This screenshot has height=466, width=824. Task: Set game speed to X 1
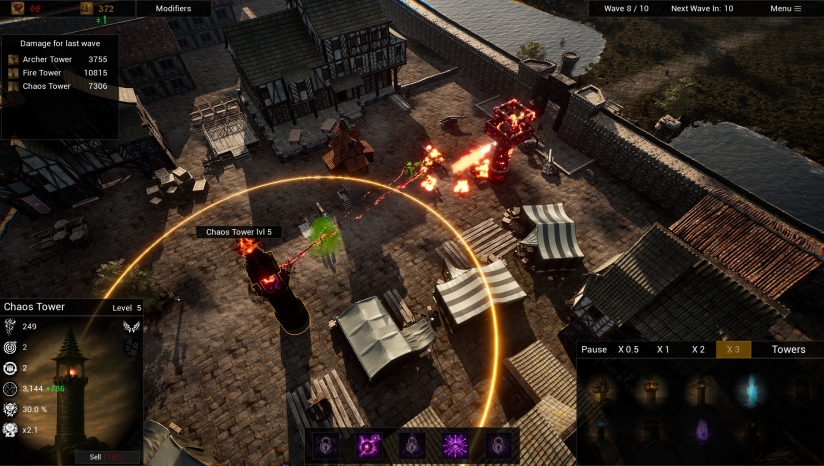point(663,350)
